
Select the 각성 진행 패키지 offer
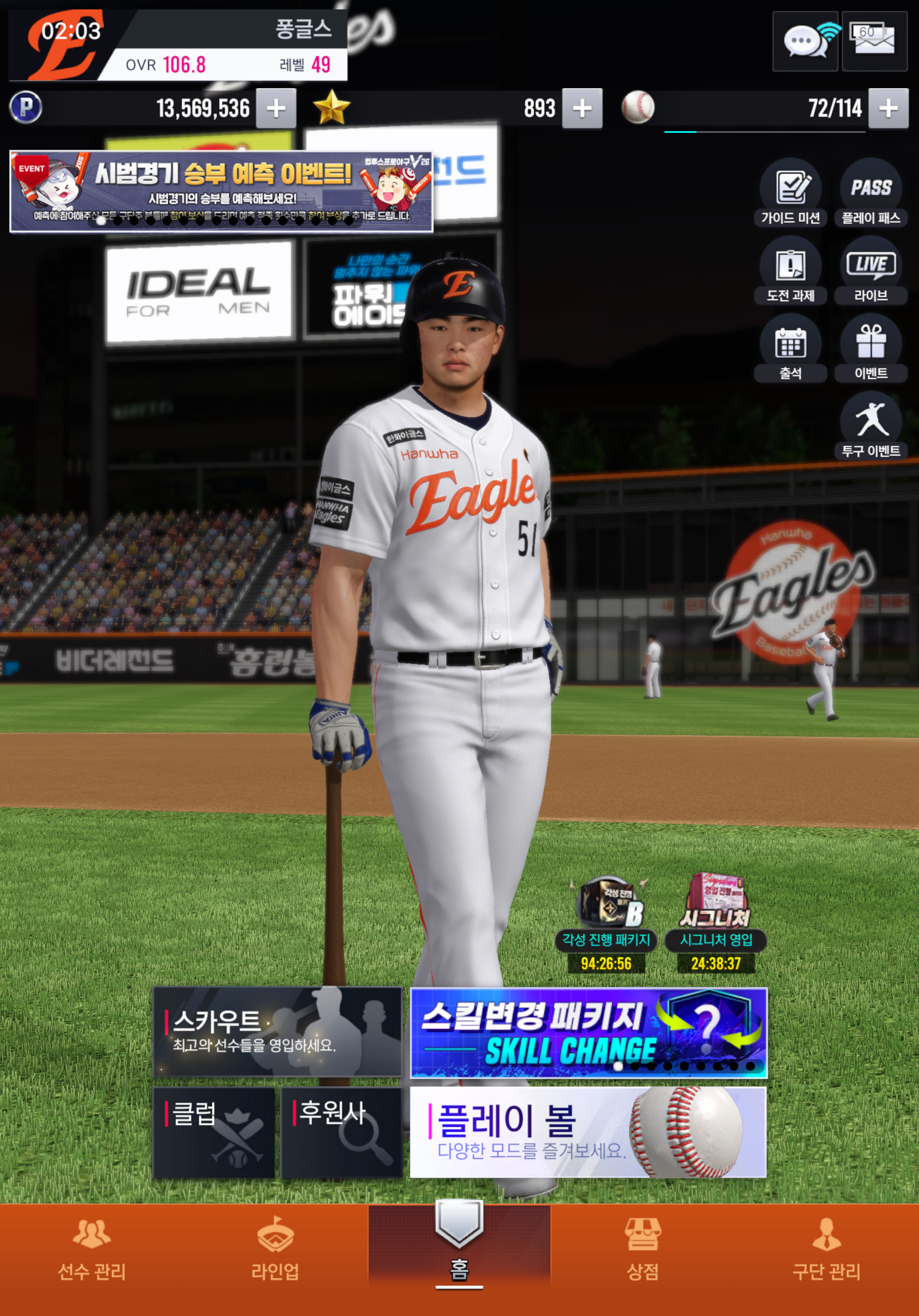point(606,924)
